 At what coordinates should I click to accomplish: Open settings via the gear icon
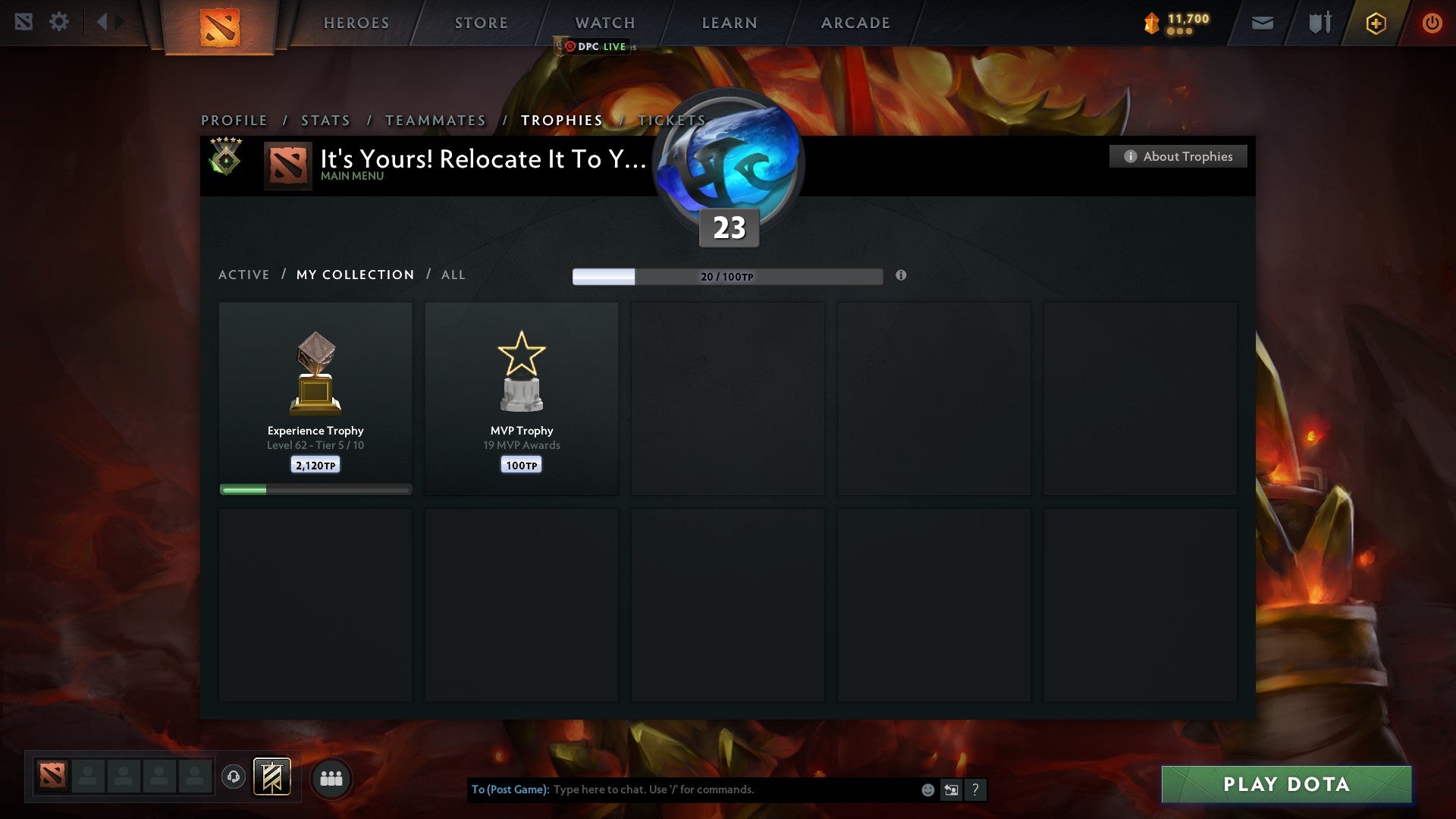tap(59, 22)
